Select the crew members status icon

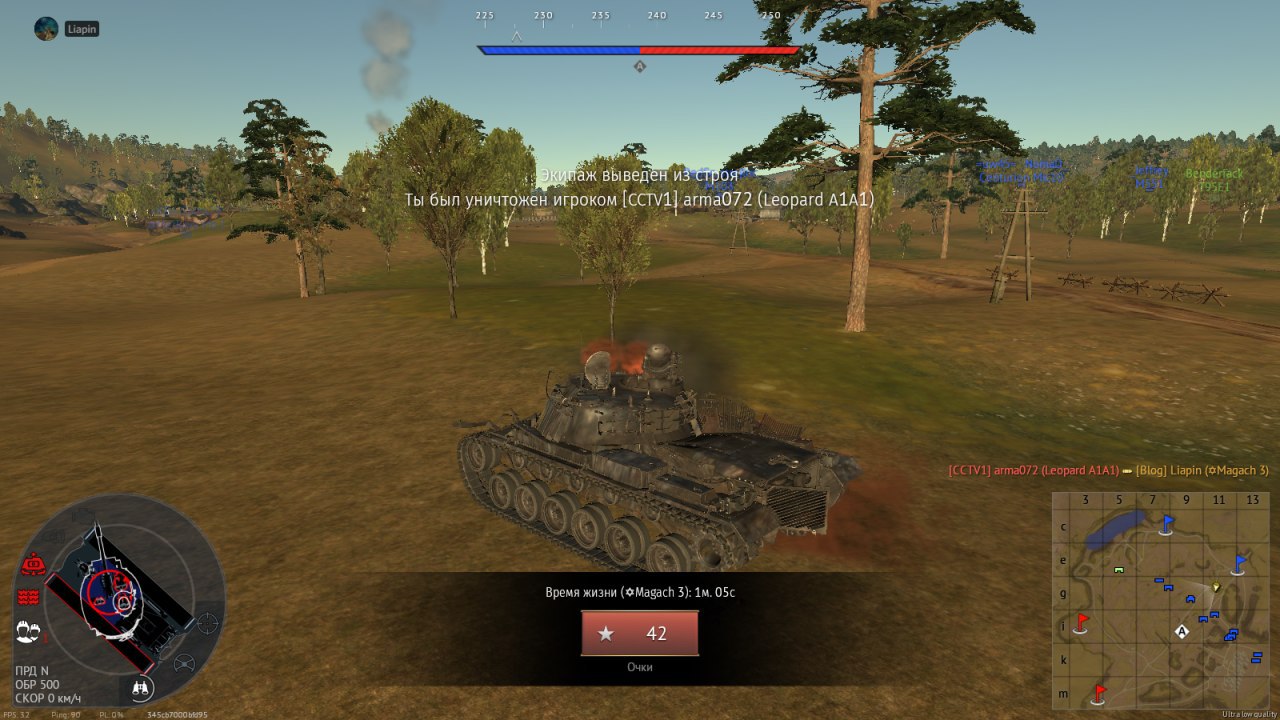click(28, 632)
